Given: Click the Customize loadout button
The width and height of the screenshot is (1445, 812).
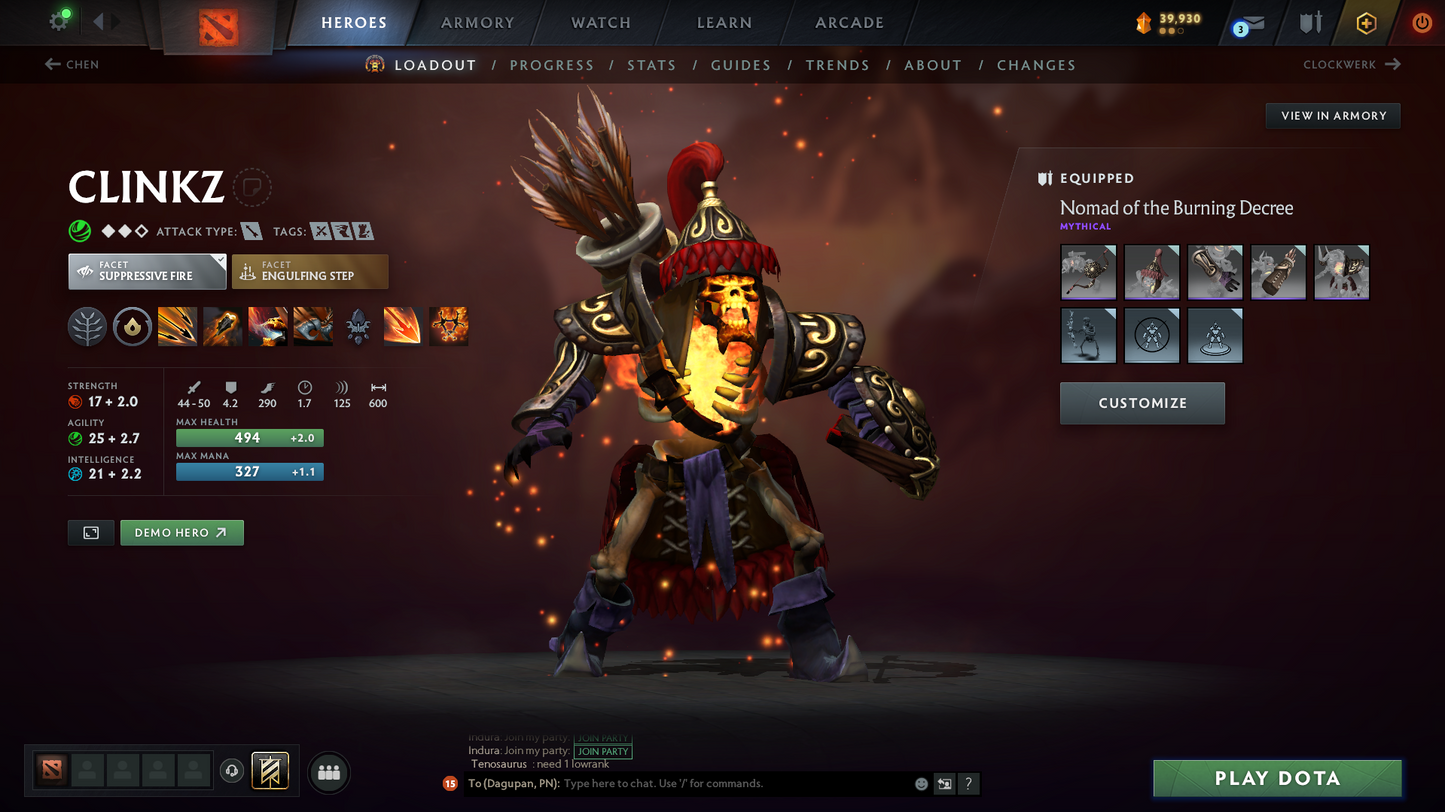Looking at the screenshot, I should [1142, 403].
